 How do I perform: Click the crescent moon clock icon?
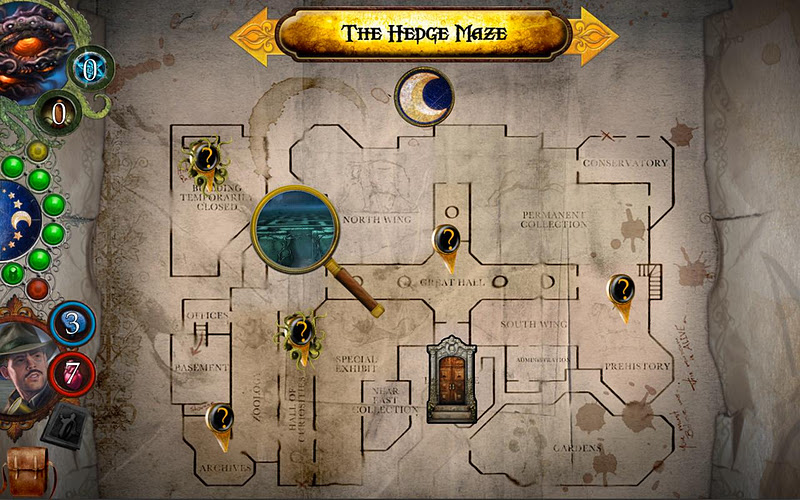click(424, 95)
